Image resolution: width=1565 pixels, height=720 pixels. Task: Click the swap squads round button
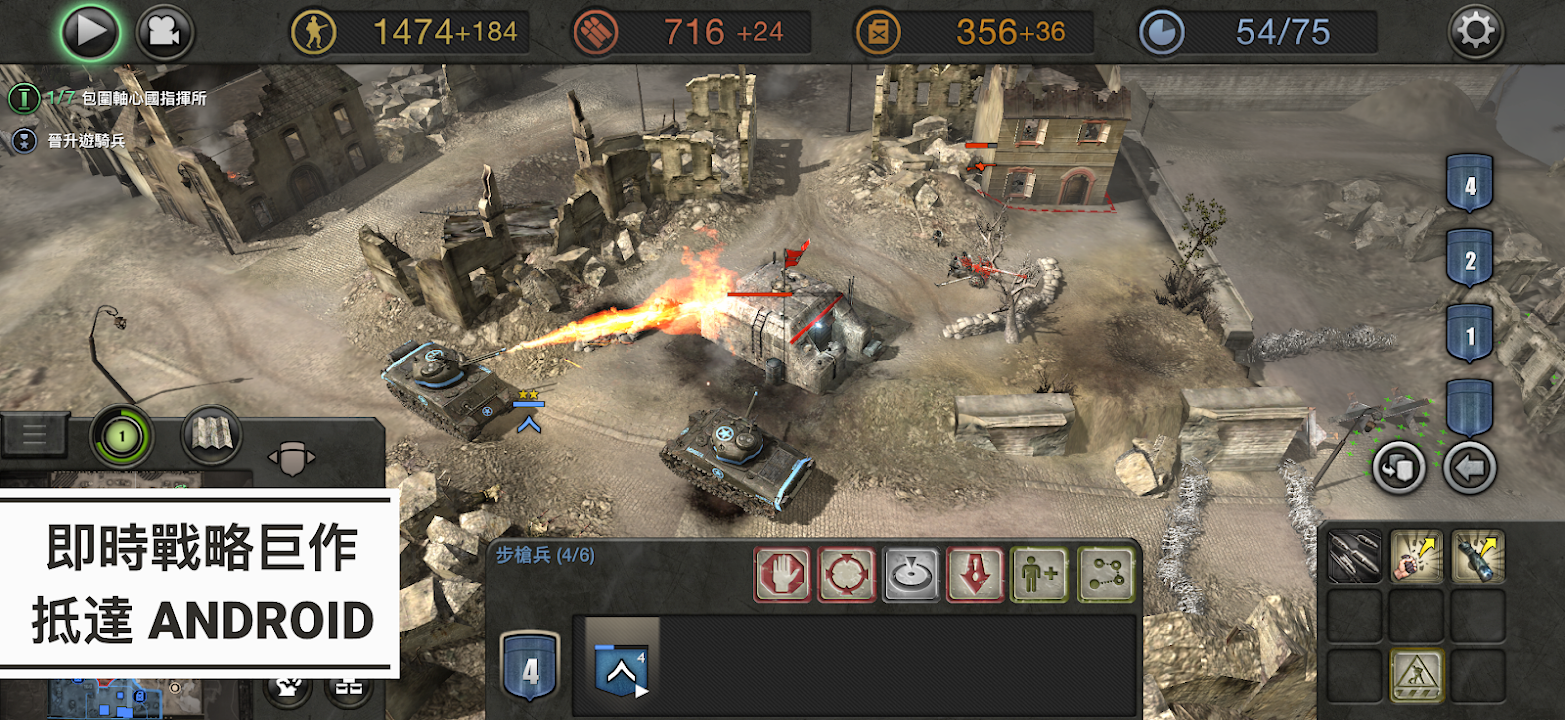pyautogui.click(x=1398, y=467)
